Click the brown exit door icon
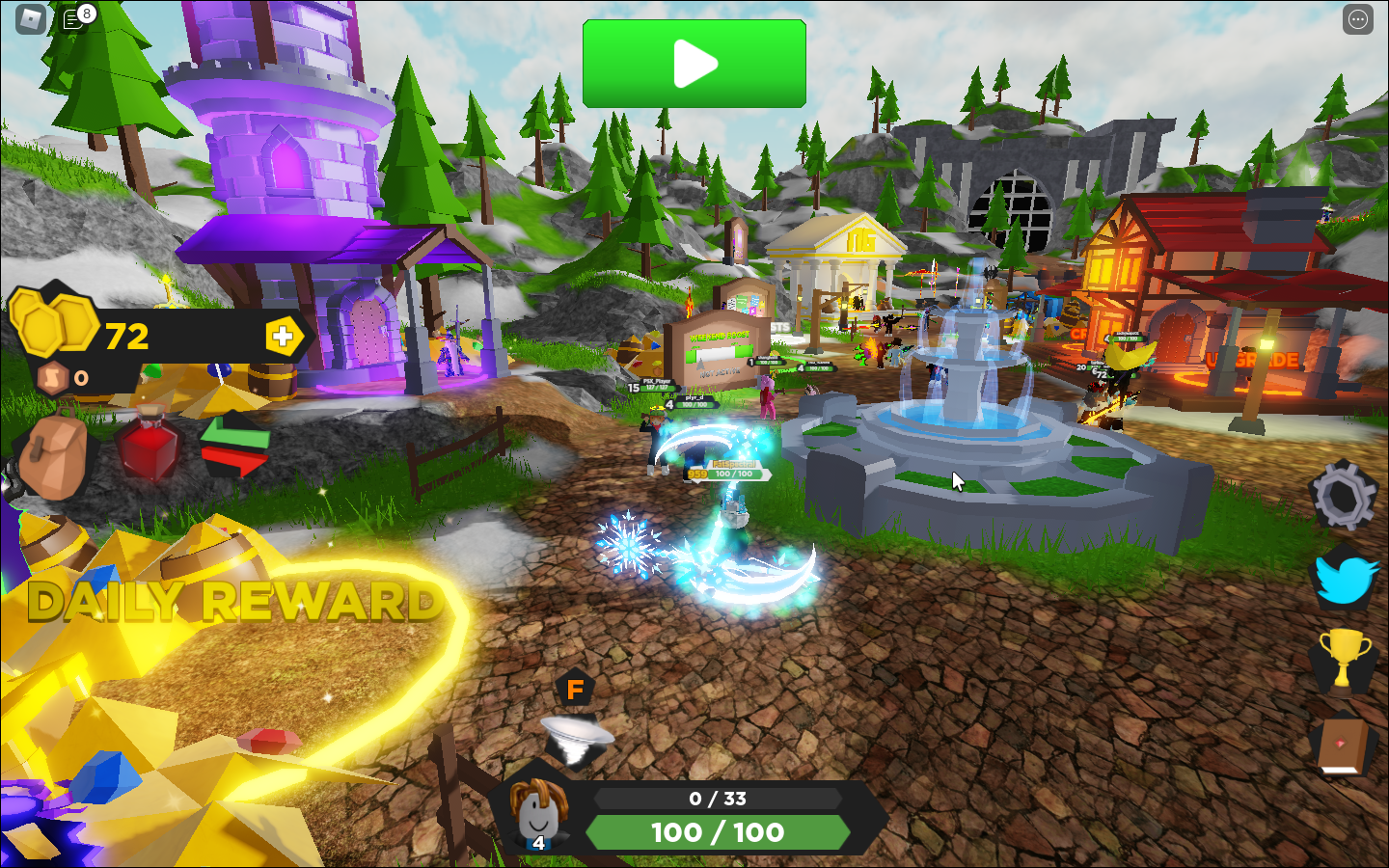The height and width of the screenshot is (868, 1389). coord(1341,743)
